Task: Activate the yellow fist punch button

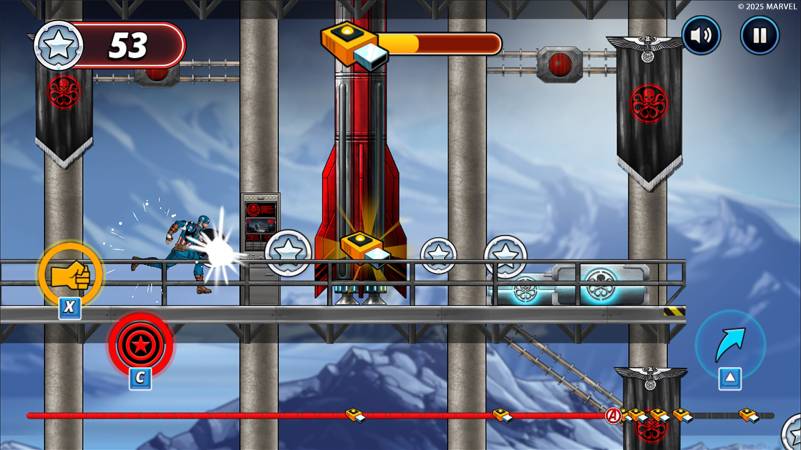Action: click(x=70, y=274)
